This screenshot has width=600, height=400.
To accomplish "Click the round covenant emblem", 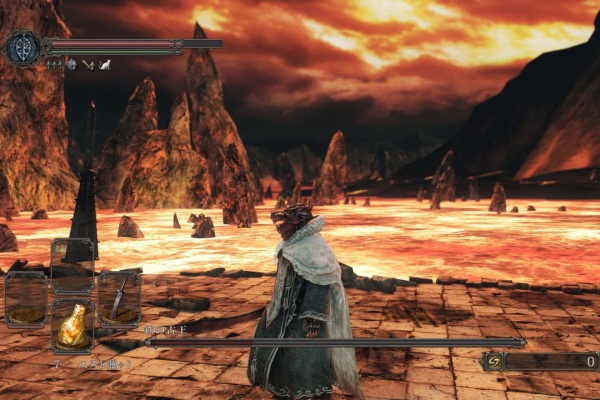I will click(x=22, y=48).
